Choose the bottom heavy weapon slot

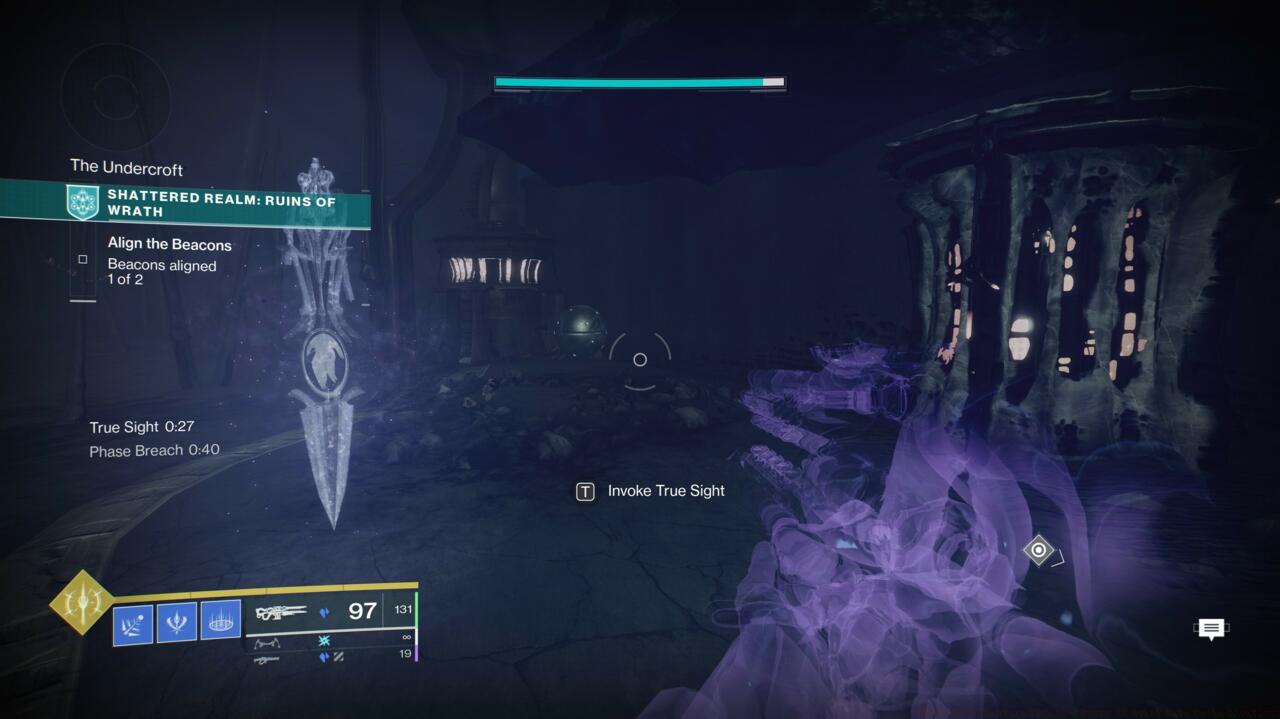coord(266,659)
